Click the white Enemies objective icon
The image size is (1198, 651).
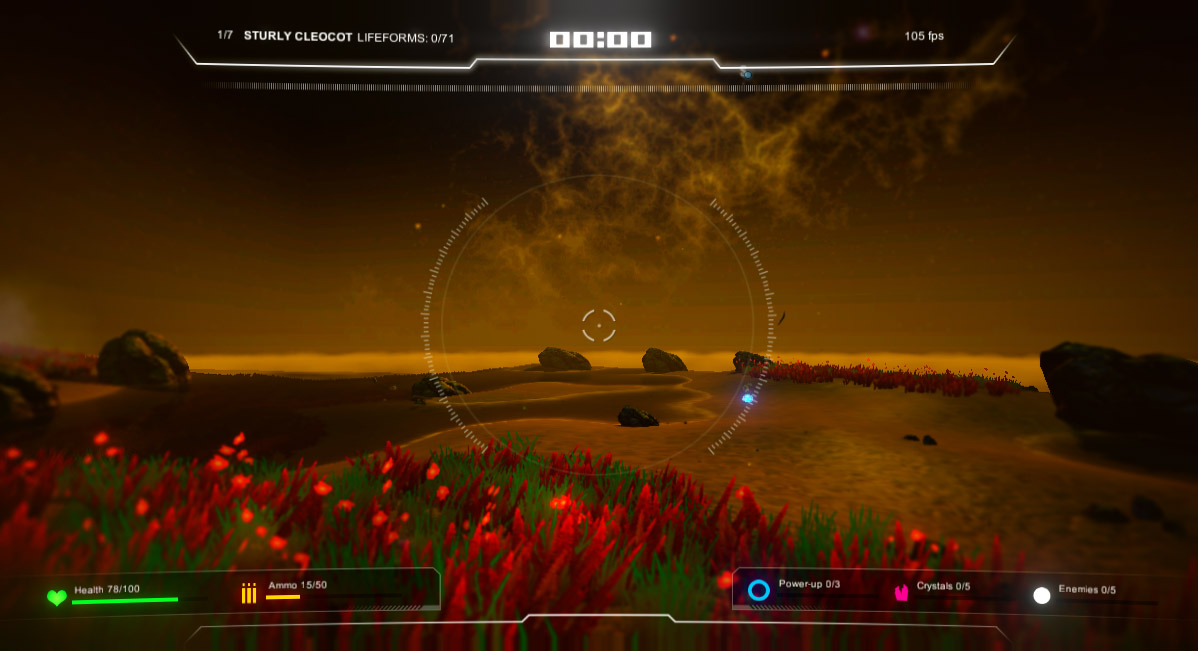tap(1042, 595)
